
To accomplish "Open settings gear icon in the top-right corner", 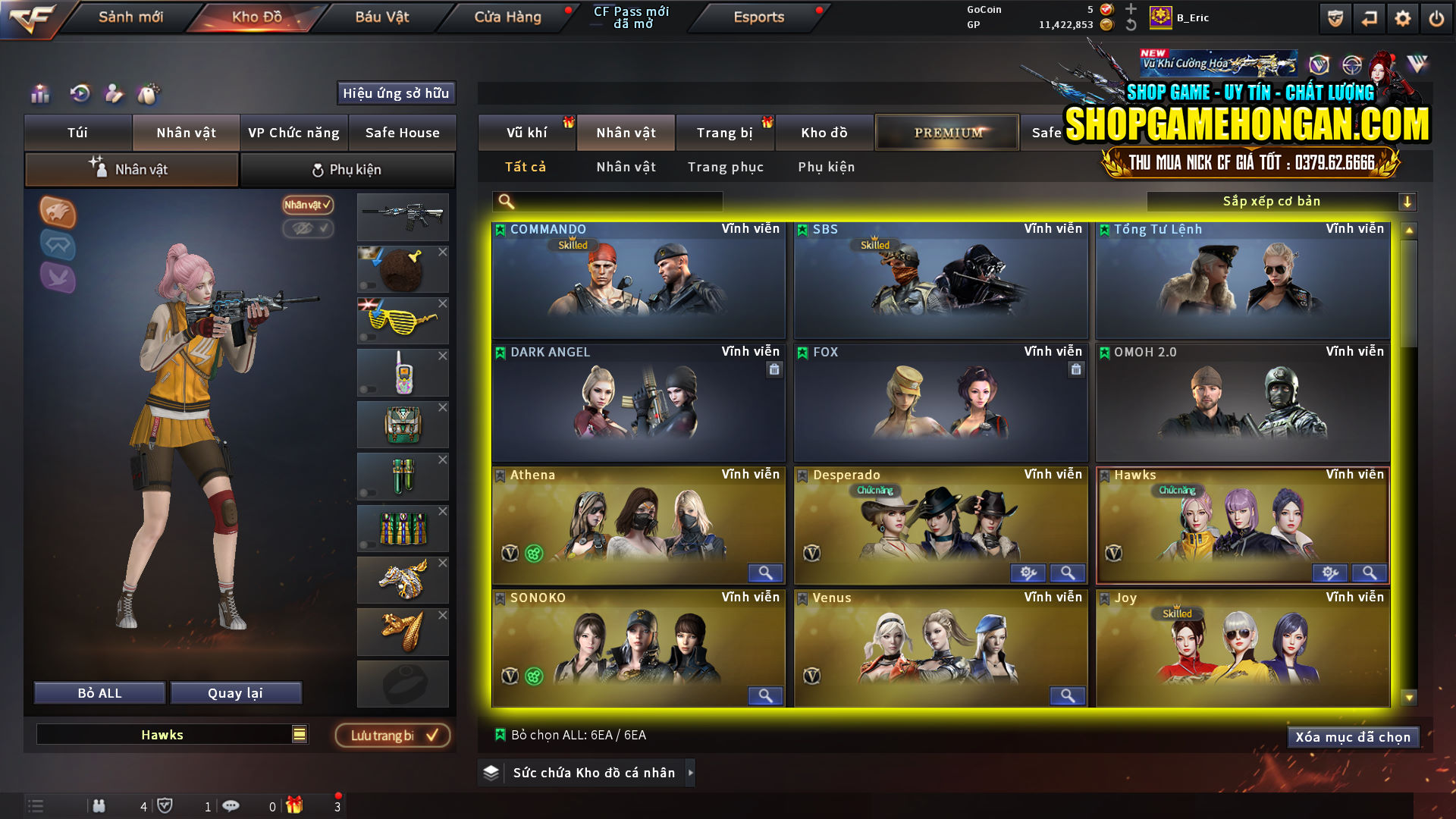I will tap(1402, 17).
